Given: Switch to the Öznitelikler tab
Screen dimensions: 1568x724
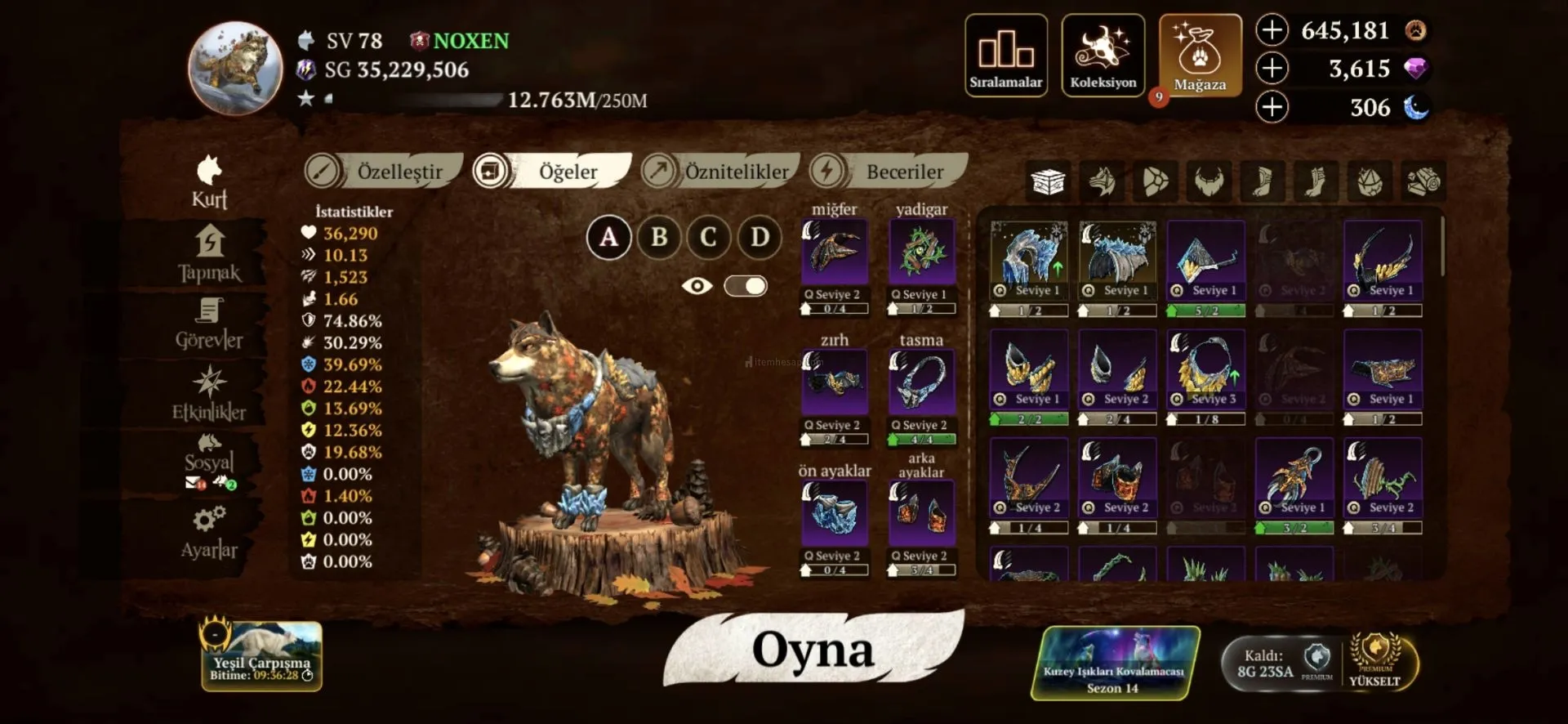Looking at the screenshot, I should (719, 172).
